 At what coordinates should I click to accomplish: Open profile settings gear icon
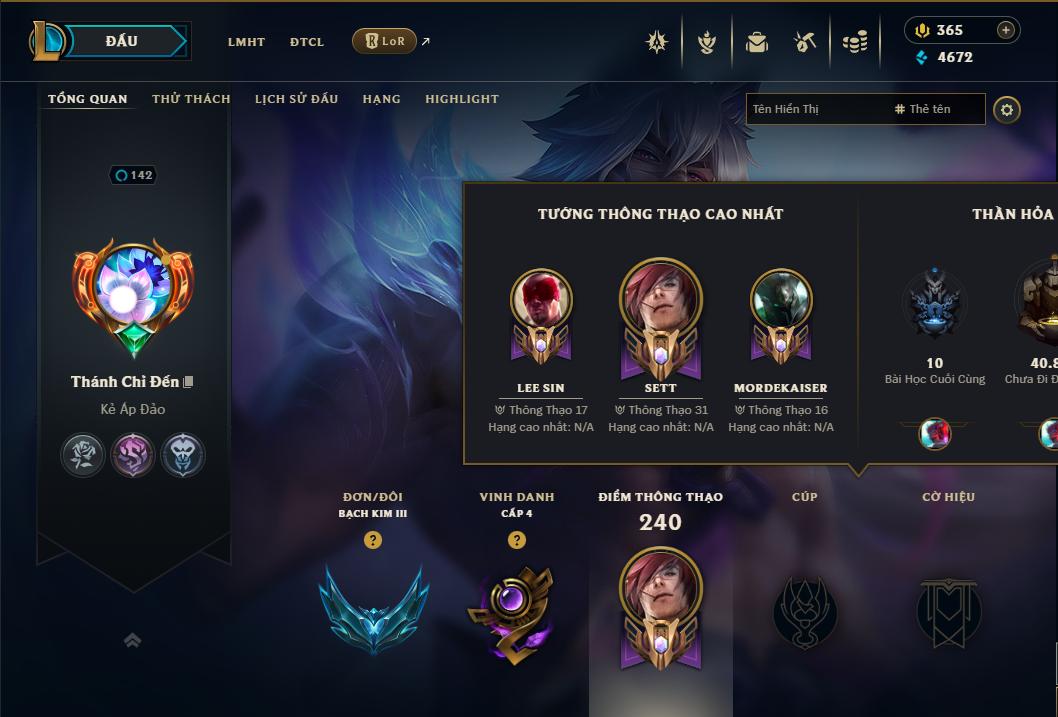pyautogui.click(x=1007, y=109)
